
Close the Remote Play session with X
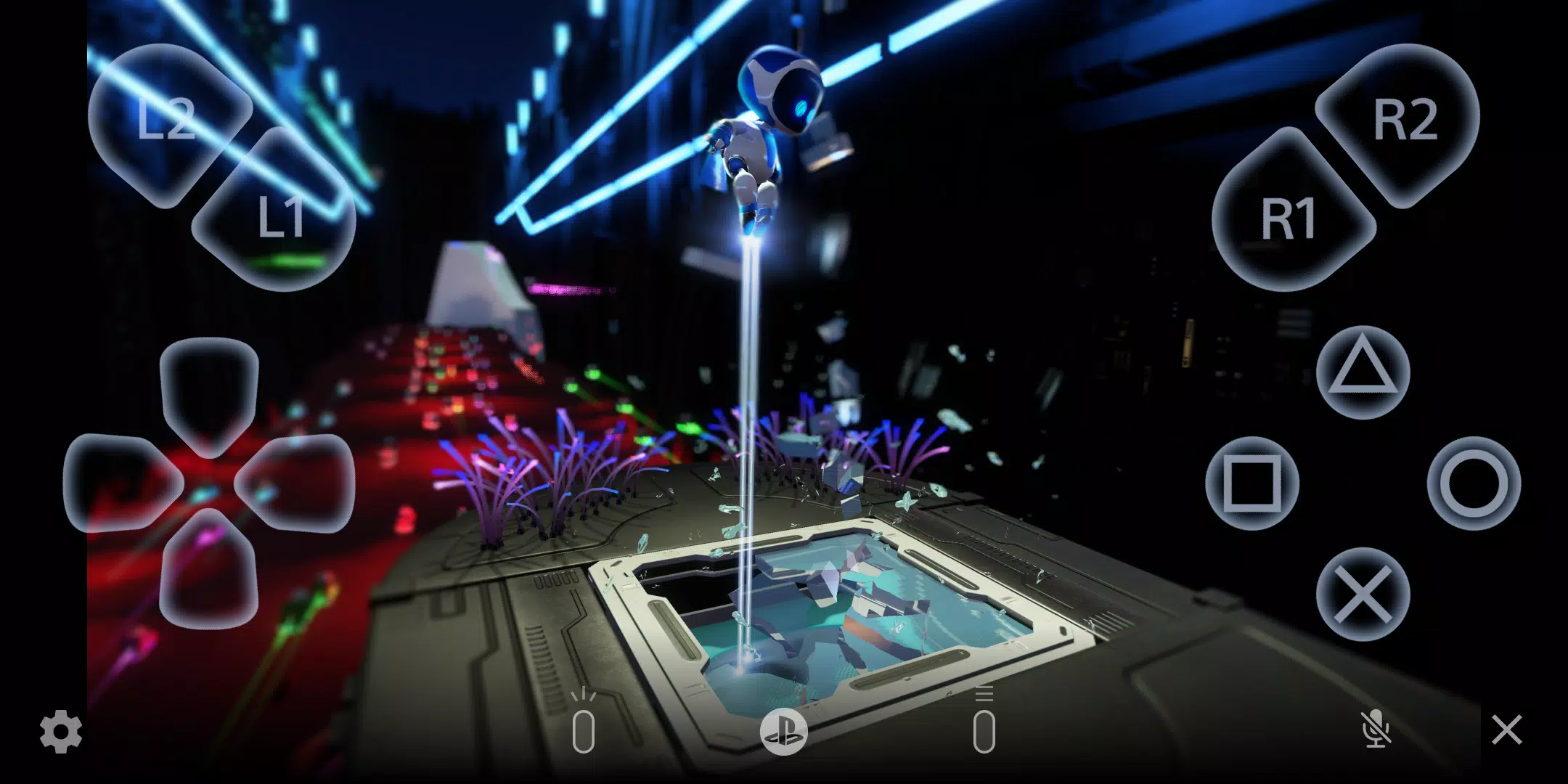pos(1508,730)
